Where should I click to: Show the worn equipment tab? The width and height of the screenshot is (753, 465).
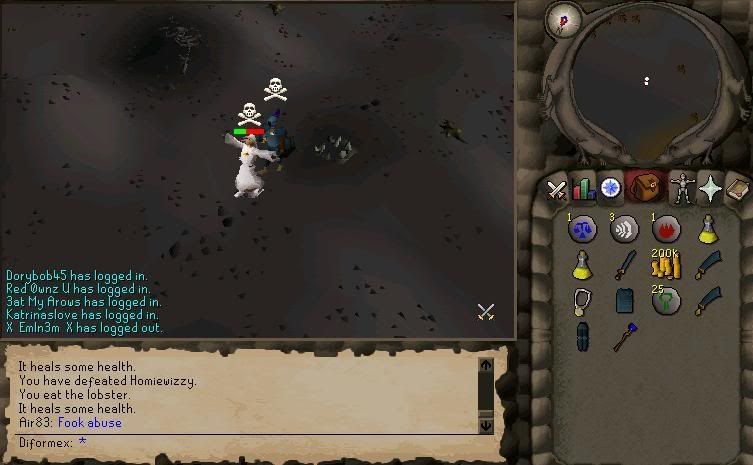tap(683, 188)
